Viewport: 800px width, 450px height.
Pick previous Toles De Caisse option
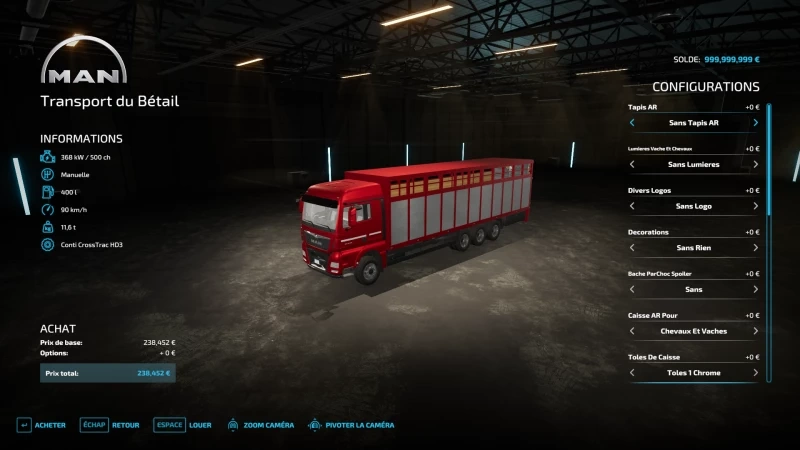[x=632, y=373]
